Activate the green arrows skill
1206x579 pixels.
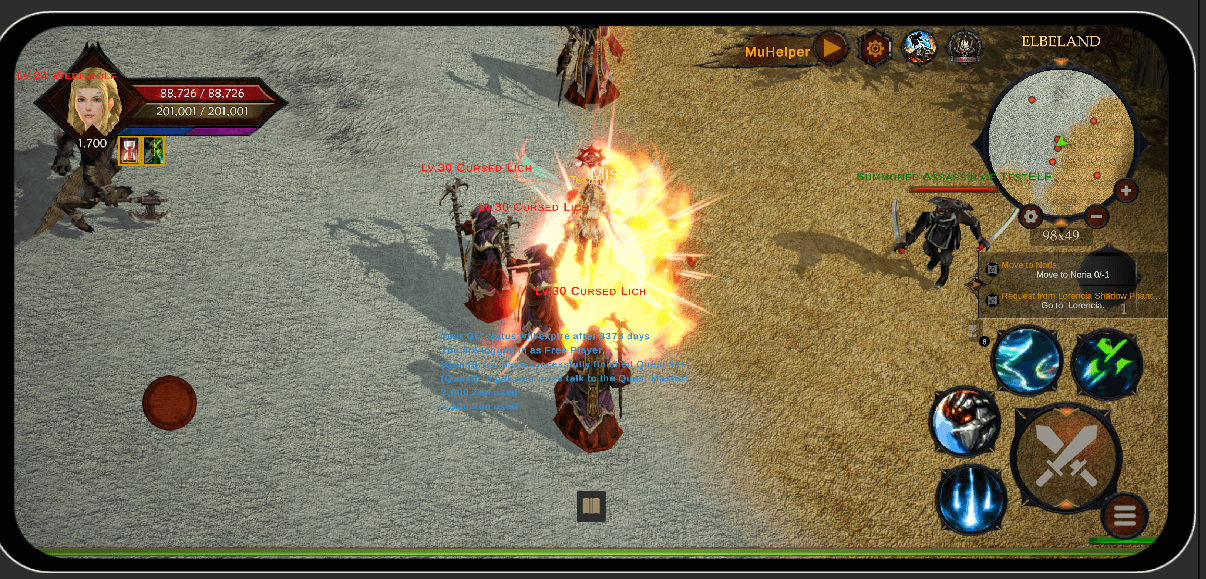click(x=1107, y=364)
